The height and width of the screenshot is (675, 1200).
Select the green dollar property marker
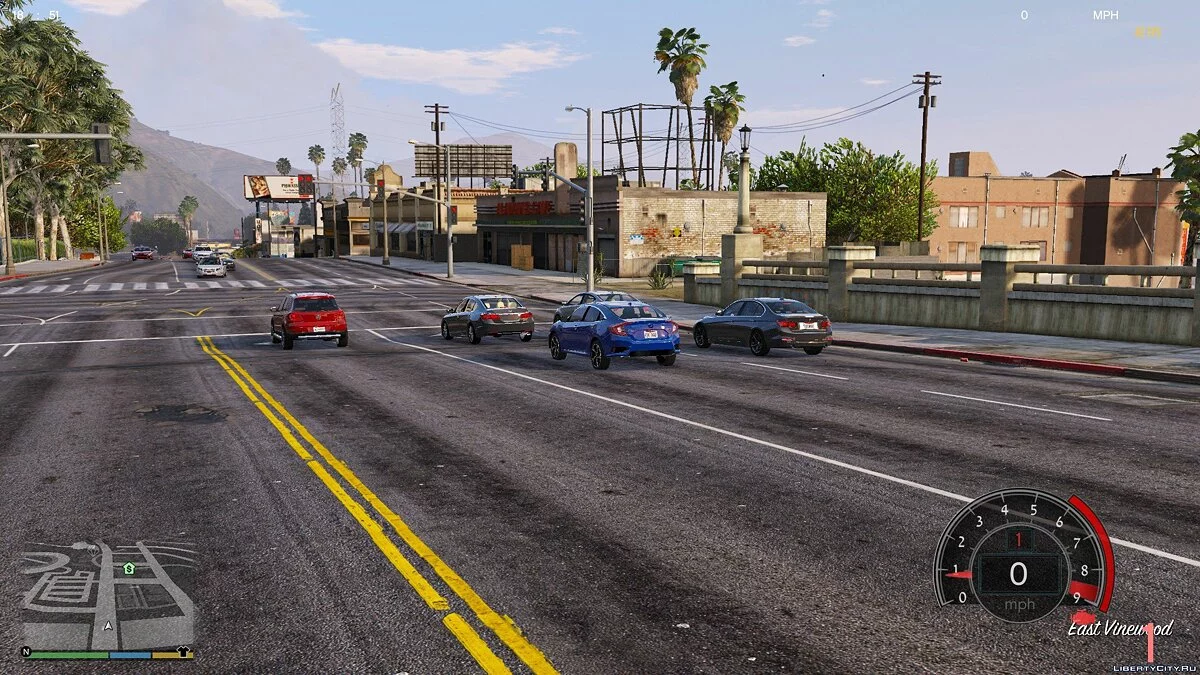pos(129,568)
